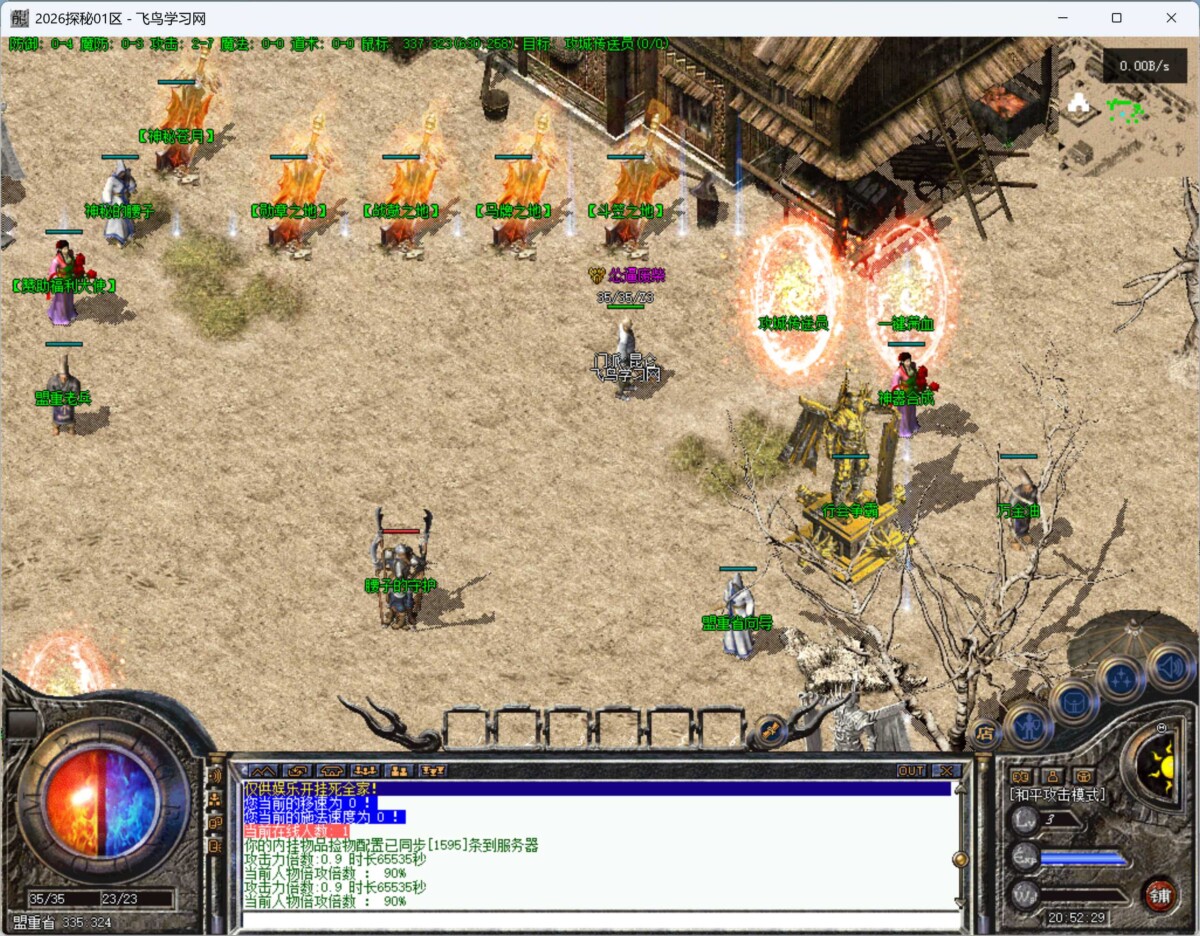Screen dimensions: 1200x936
Task: Click the minimap in the corner
Action: tap(1128, 110)
